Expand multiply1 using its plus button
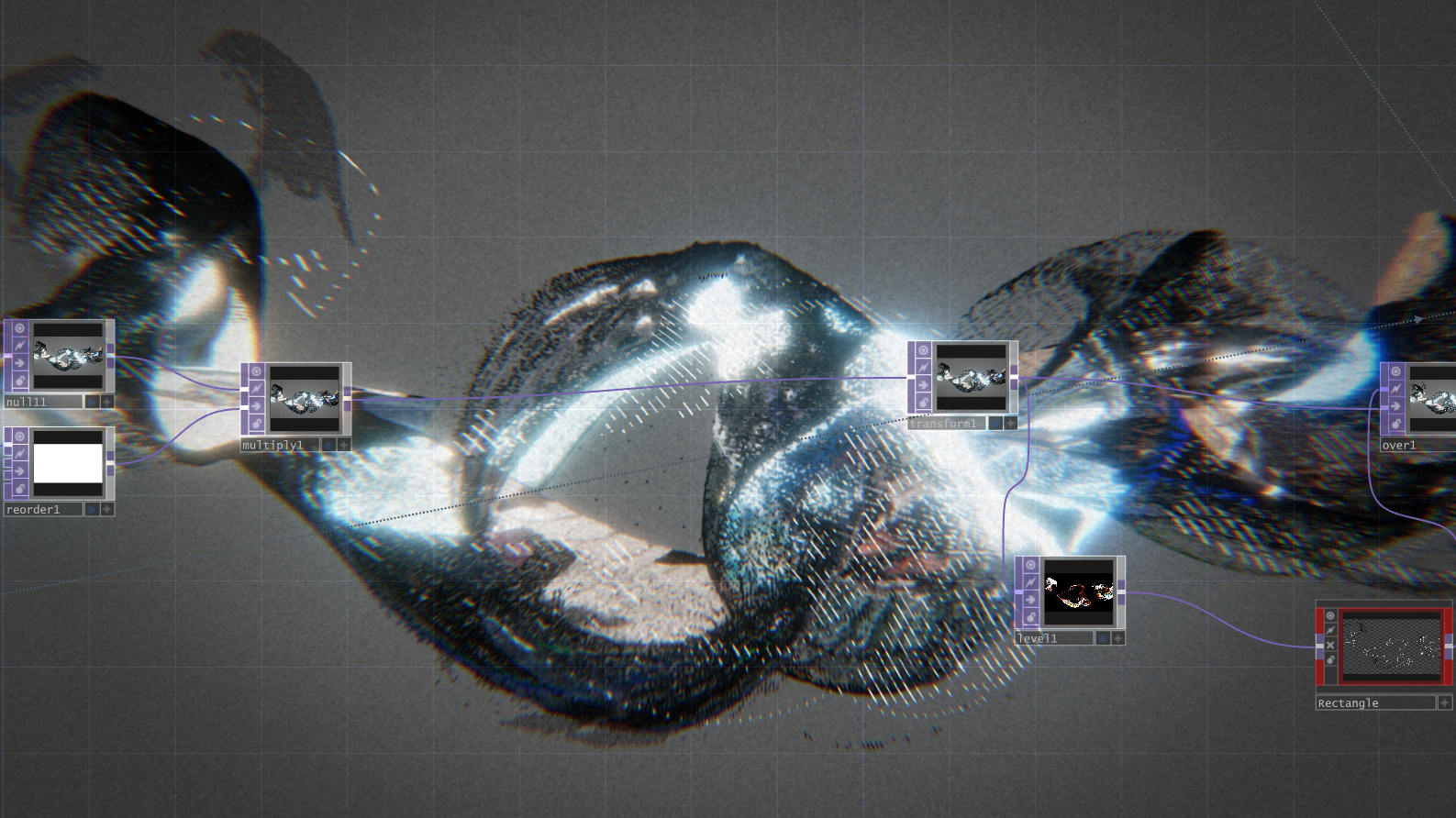 pos(344,446)
